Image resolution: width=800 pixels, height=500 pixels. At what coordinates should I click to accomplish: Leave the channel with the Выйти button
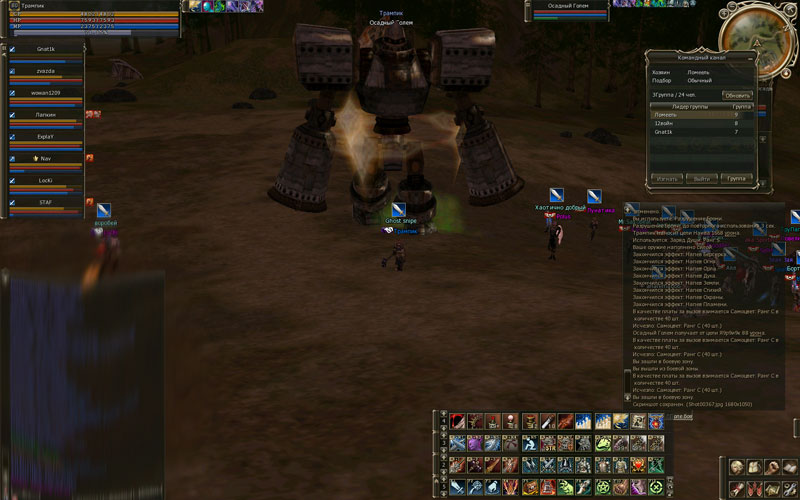pos(702,179)
